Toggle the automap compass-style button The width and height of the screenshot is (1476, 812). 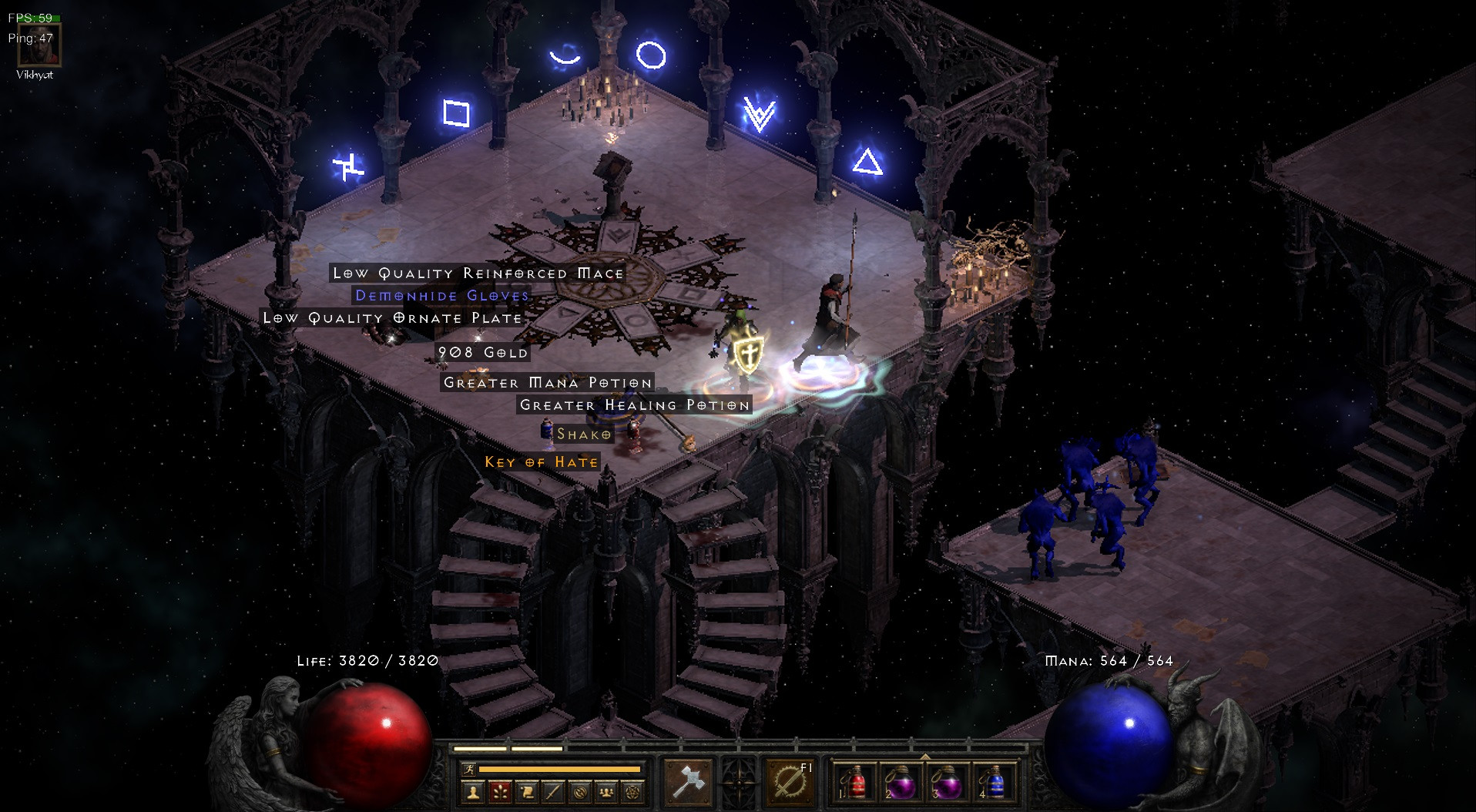[x=579, y=791]
